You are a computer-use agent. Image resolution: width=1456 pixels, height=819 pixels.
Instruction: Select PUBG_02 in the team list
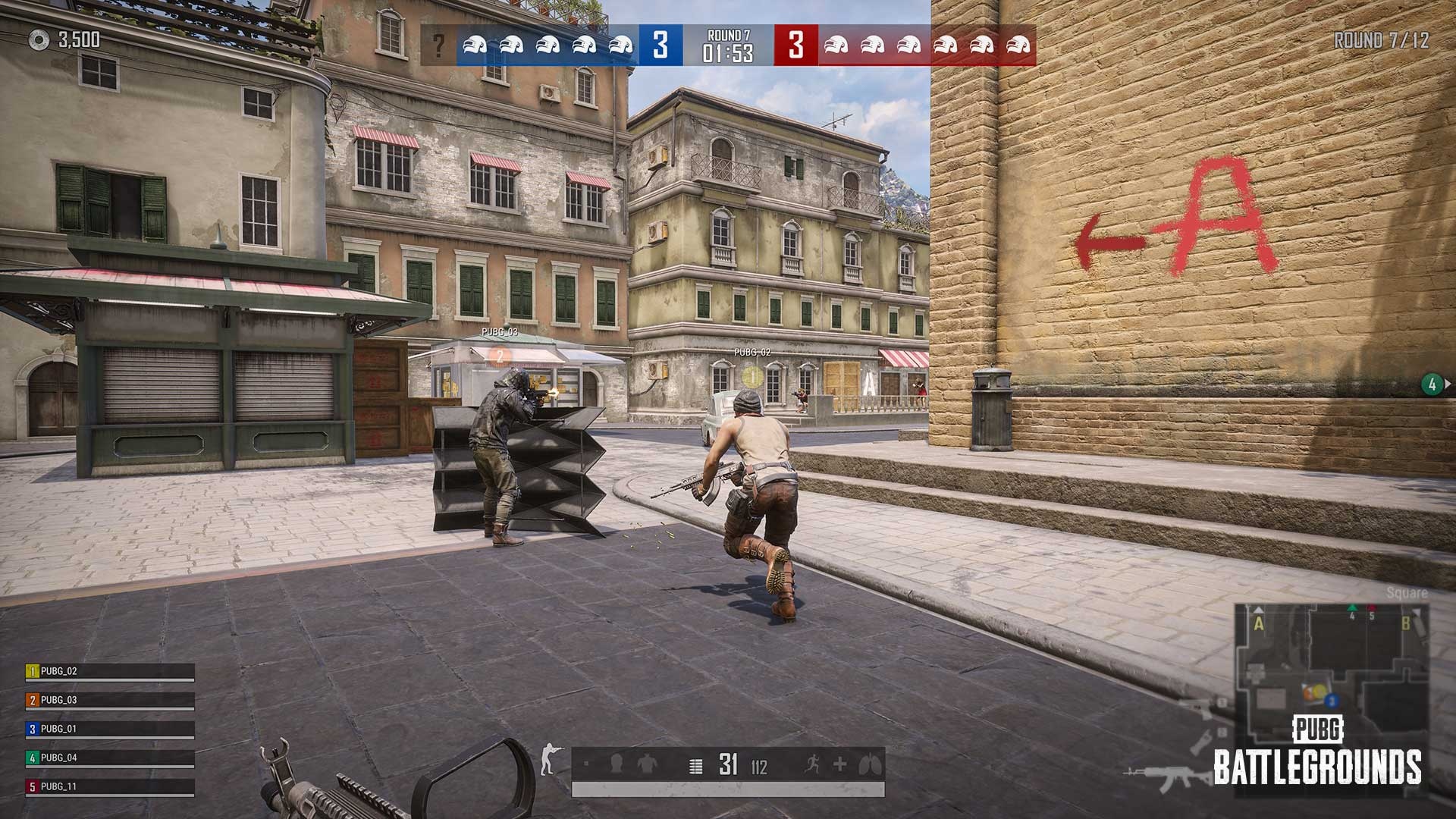(x=110, y=672)
